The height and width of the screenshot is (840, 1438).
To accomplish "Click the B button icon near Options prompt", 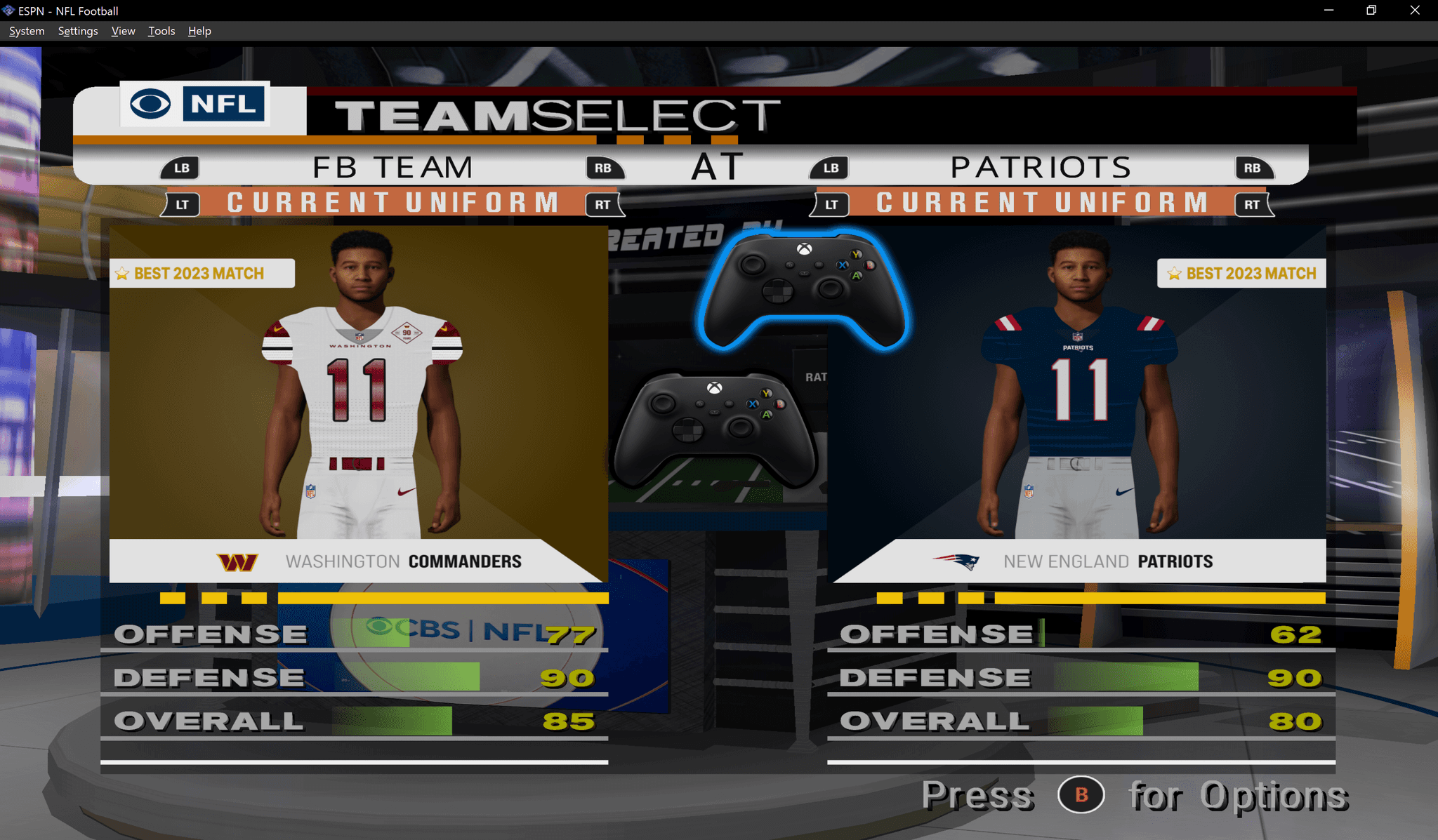I will tap(1081, 796).
